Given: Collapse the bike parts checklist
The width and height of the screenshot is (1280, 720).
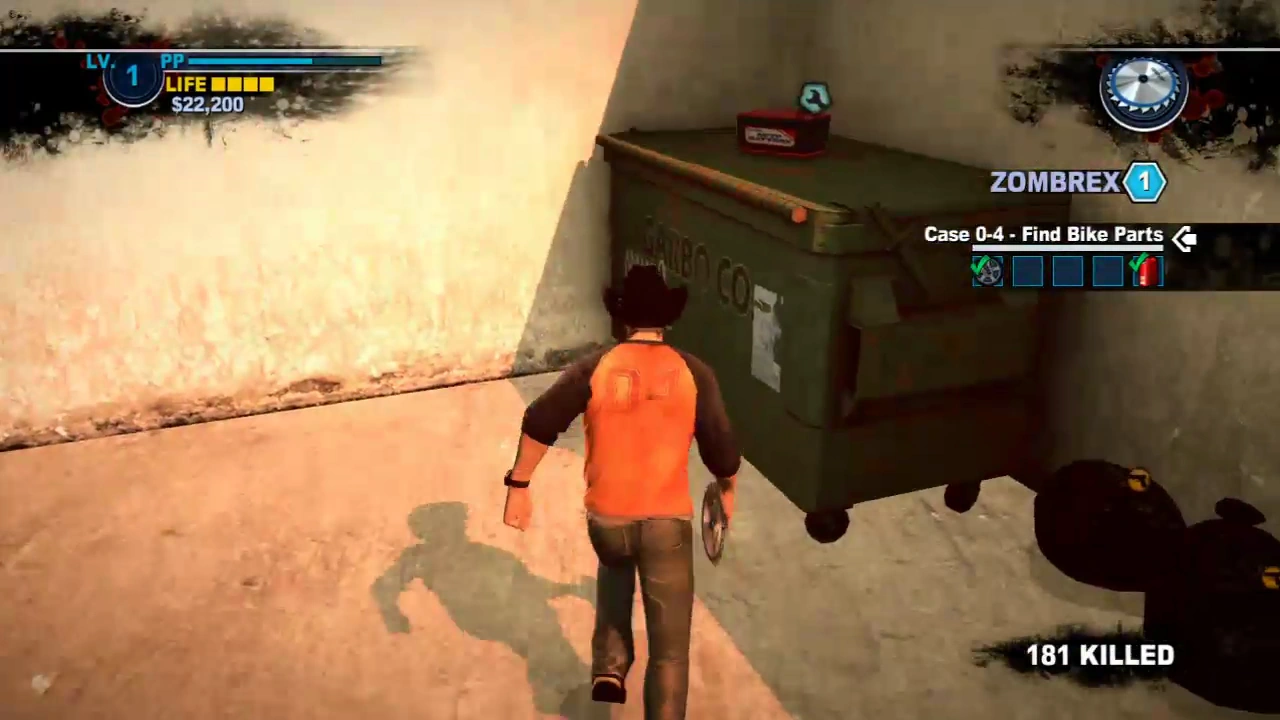Looking at the screenshot, I should (1183, 237).
